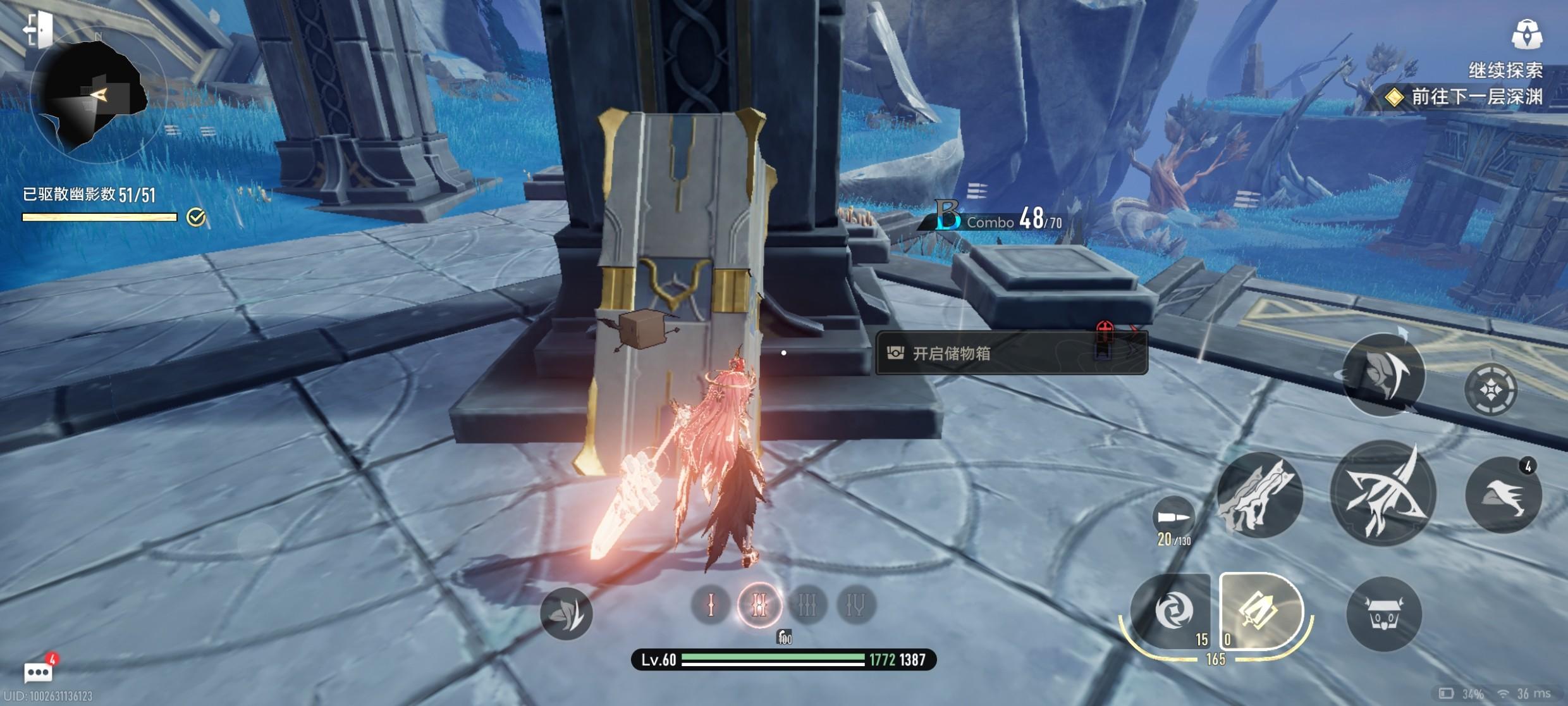Activate the winged helmet skill button
This screenshot has width=1568, height=706.
pos(1383,375)
